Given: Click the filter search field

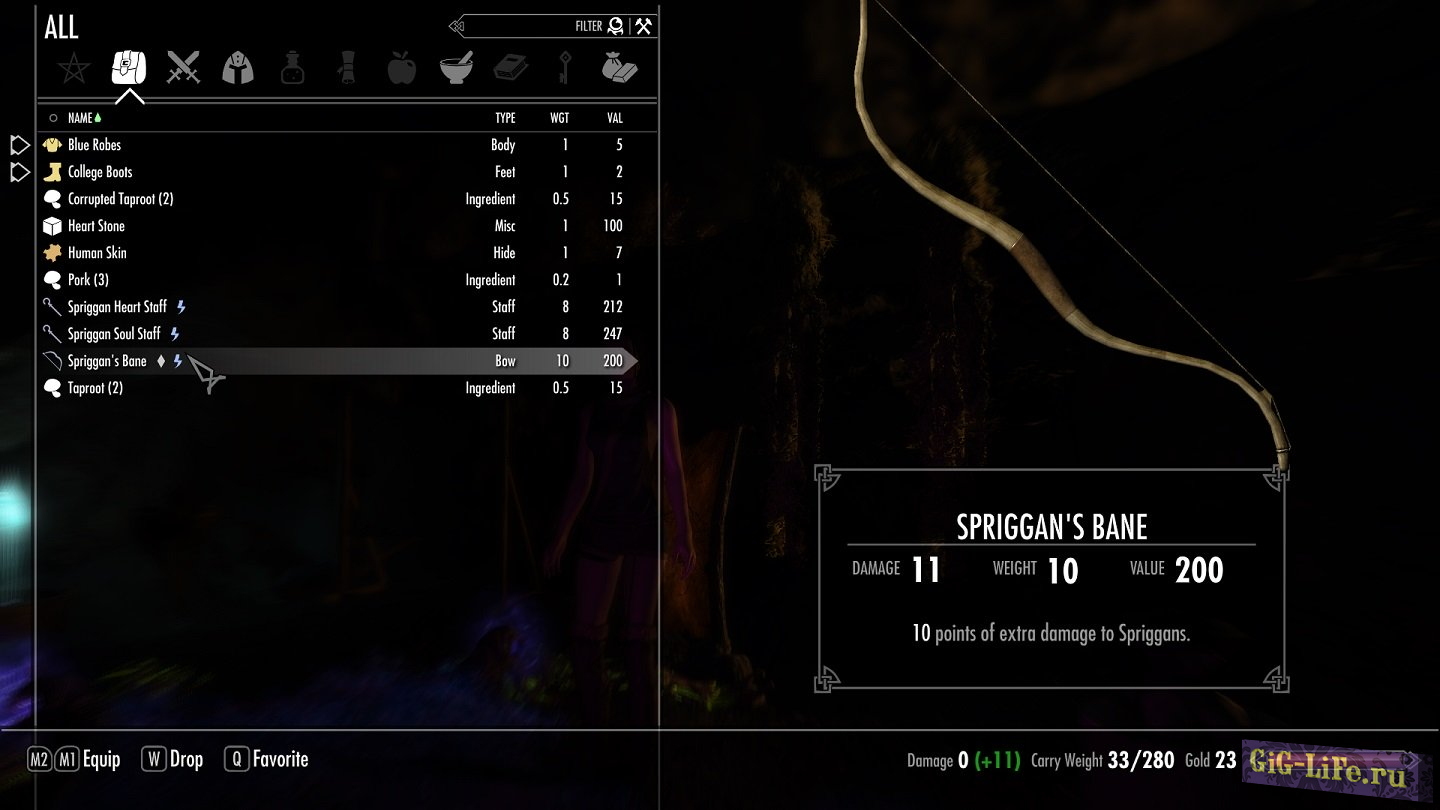Looking at the screenshot, I should 530,27.
